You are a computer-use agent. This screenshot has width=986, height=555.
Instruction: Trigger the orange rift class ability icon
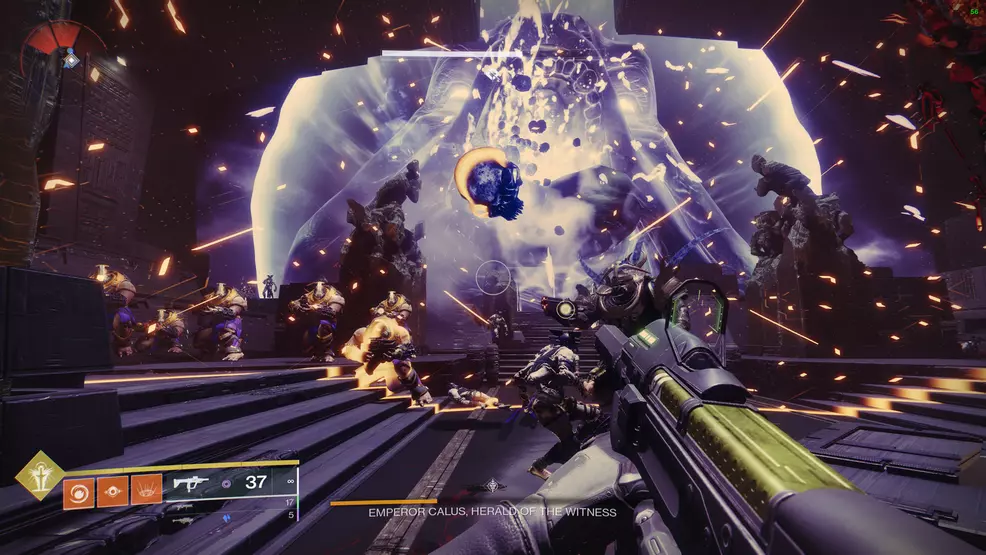click(x=146, y=491)
